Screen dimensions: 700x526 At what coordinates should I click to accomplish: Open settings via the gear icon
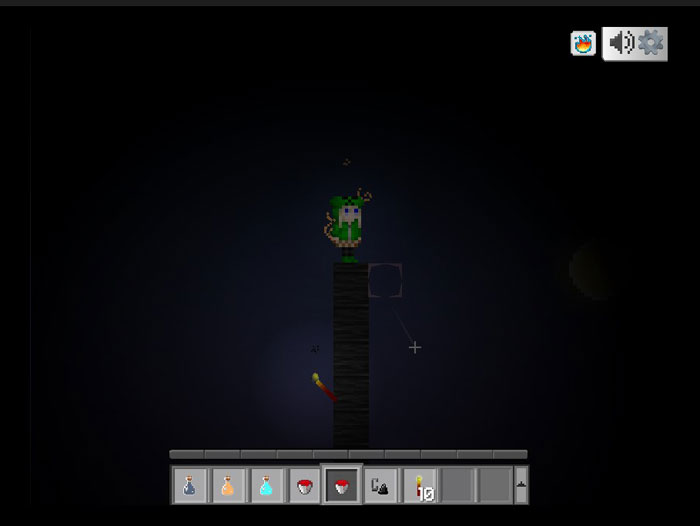(651, 43)
